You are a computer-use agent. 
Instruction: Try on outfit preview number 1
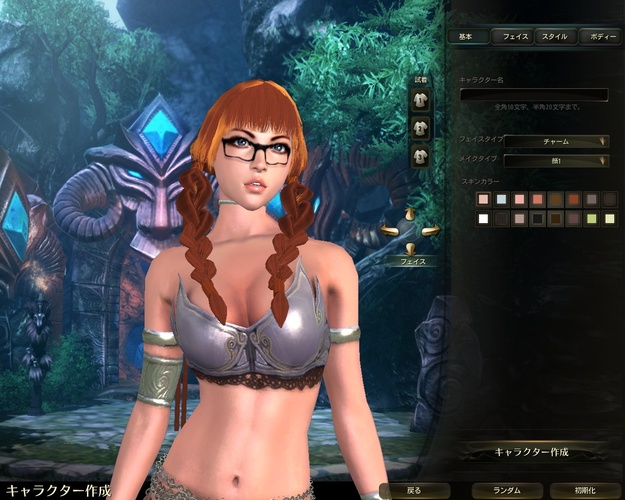tap(421, 100)
